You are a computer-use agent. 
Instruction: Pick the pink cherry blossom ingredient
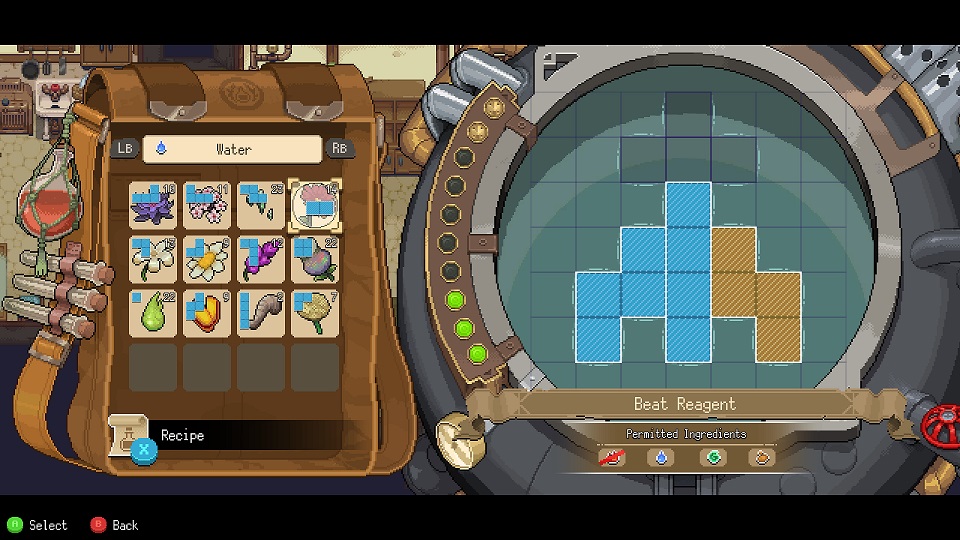click(207, 205)
